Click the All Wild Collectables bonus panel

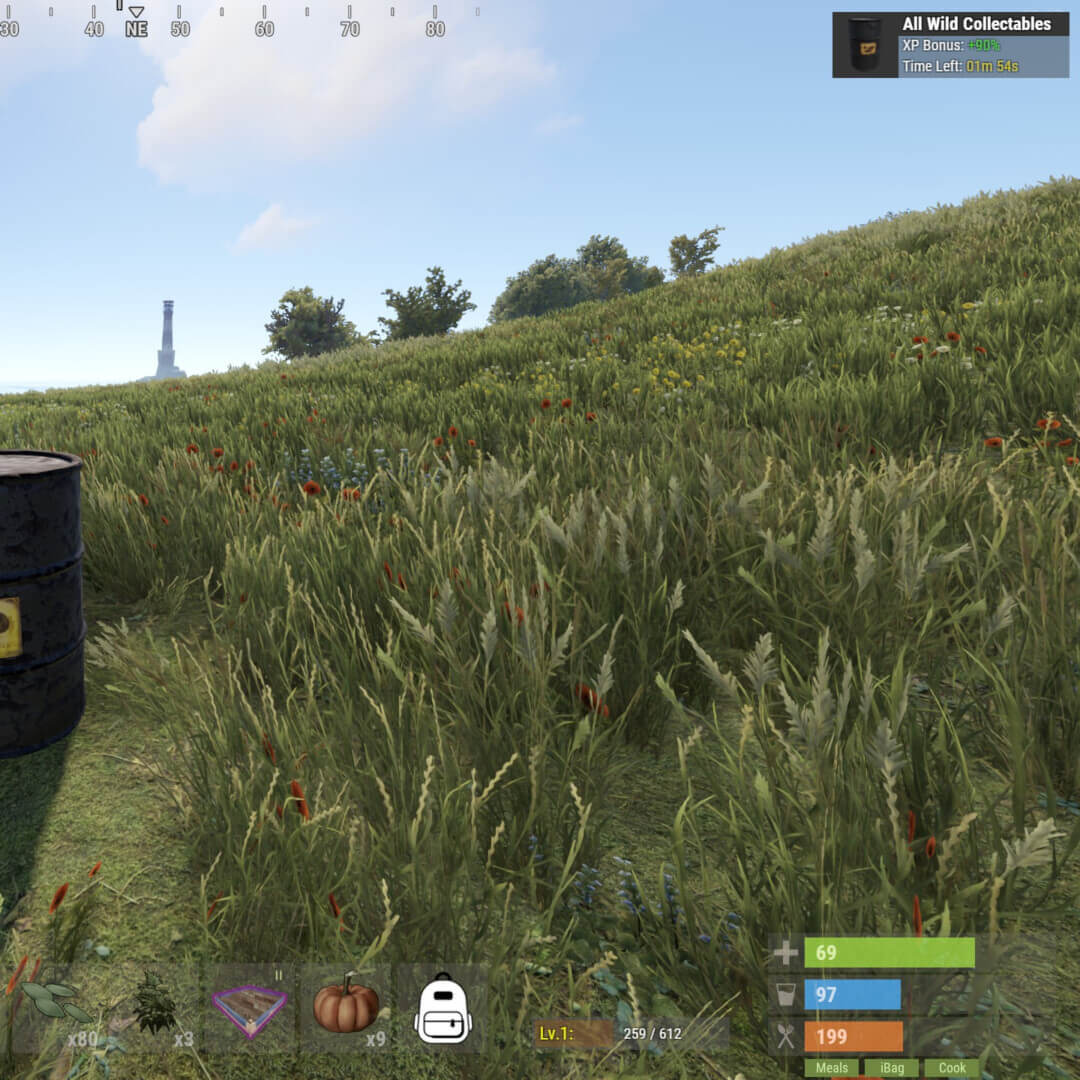click(950, 45)
